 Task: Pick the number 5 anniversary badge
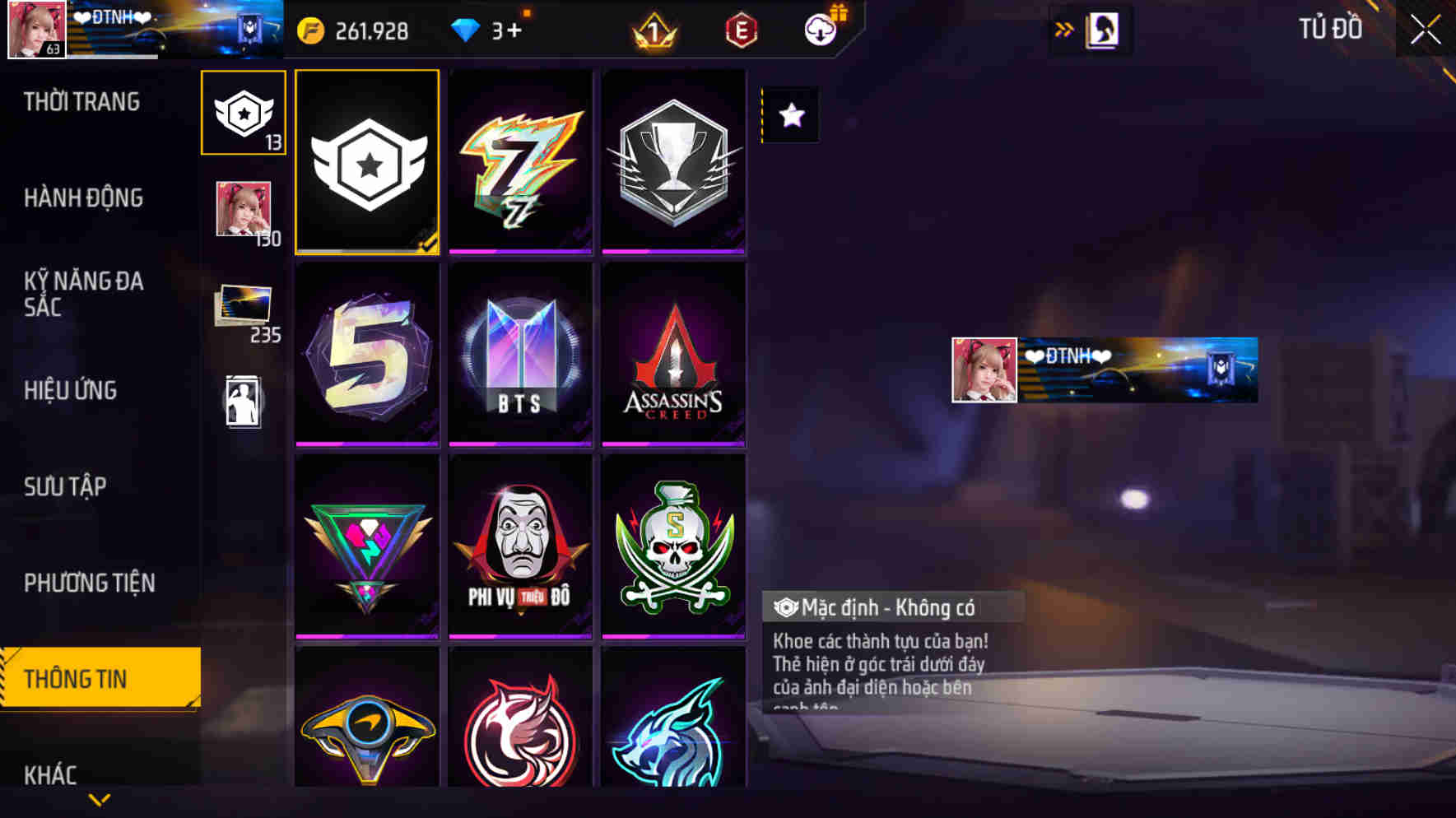point(366,356)
